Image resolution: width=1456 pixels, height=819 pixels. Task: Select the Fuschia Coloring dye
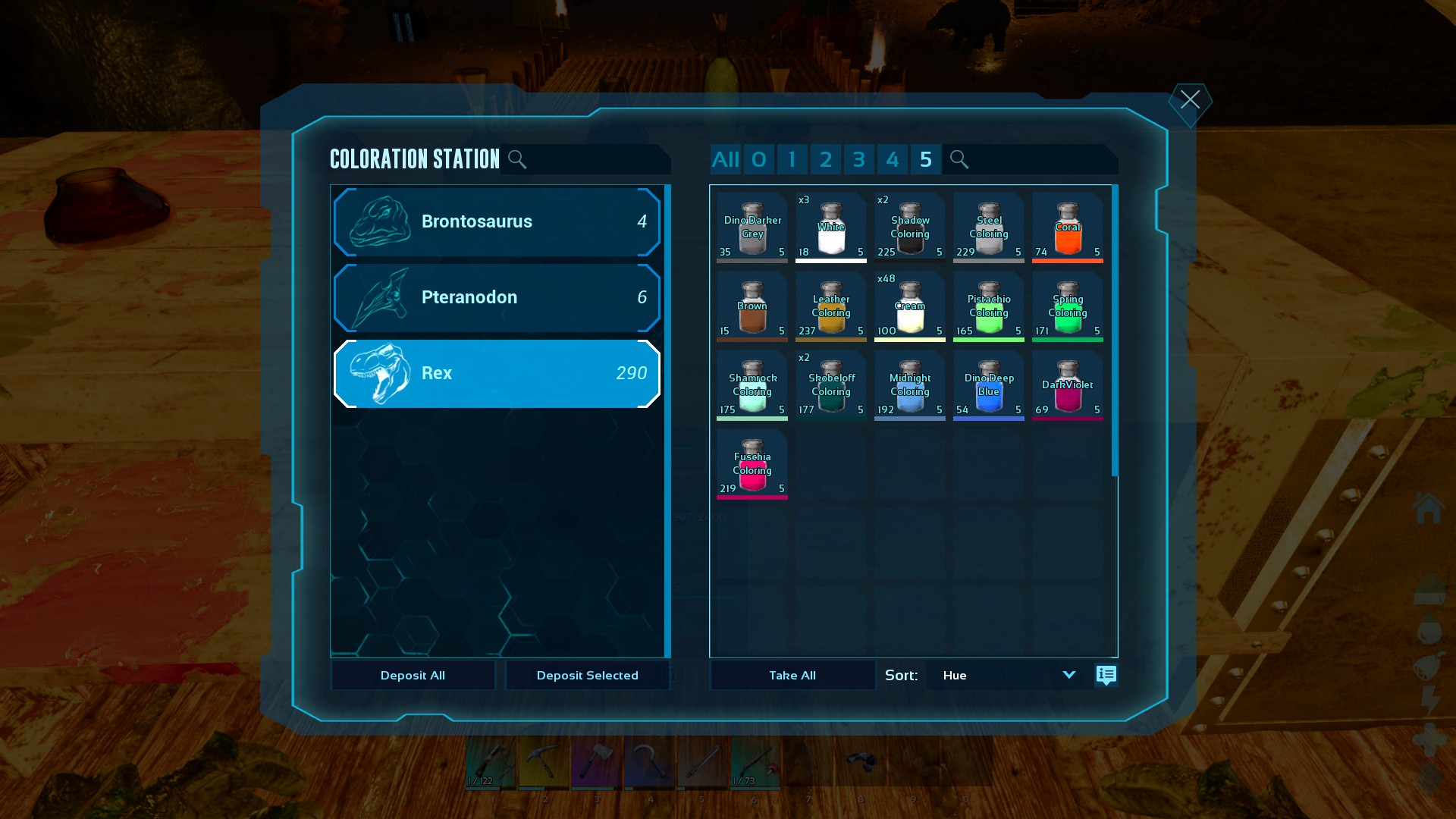point(752,464)
